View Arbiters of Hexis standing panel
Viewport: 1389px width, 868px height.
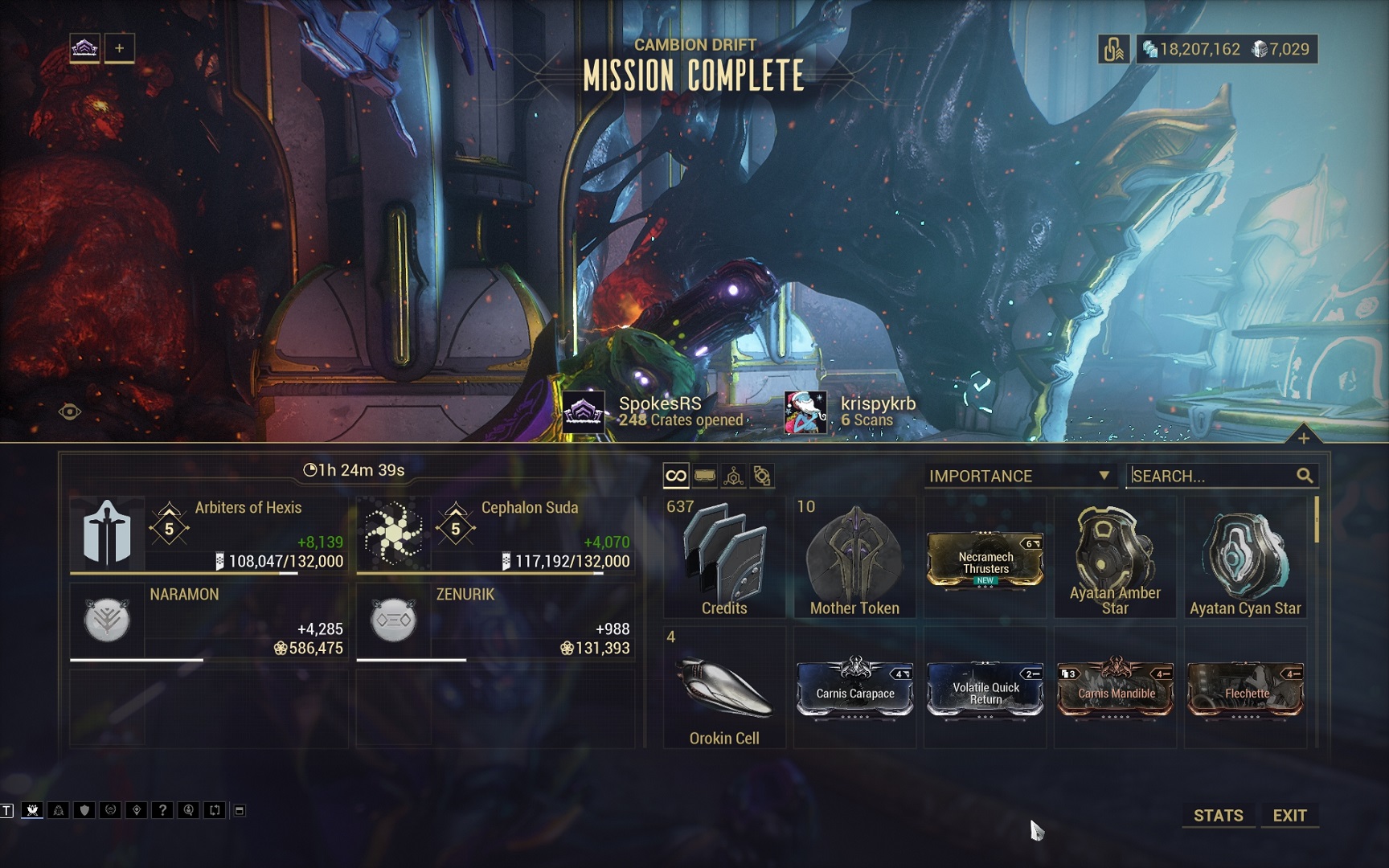pos(209,534)
